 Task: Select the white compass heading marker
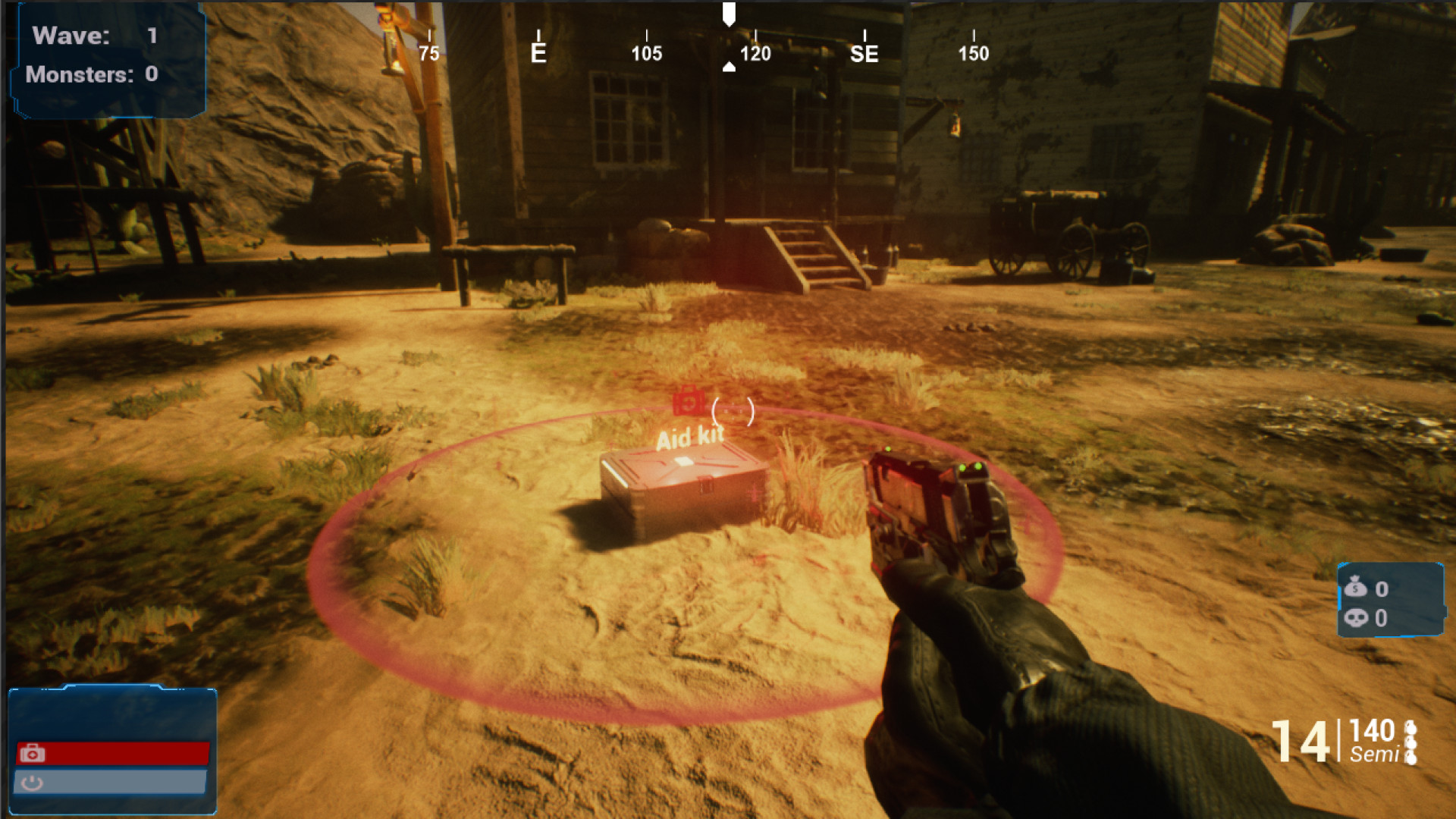click(730, 14)
